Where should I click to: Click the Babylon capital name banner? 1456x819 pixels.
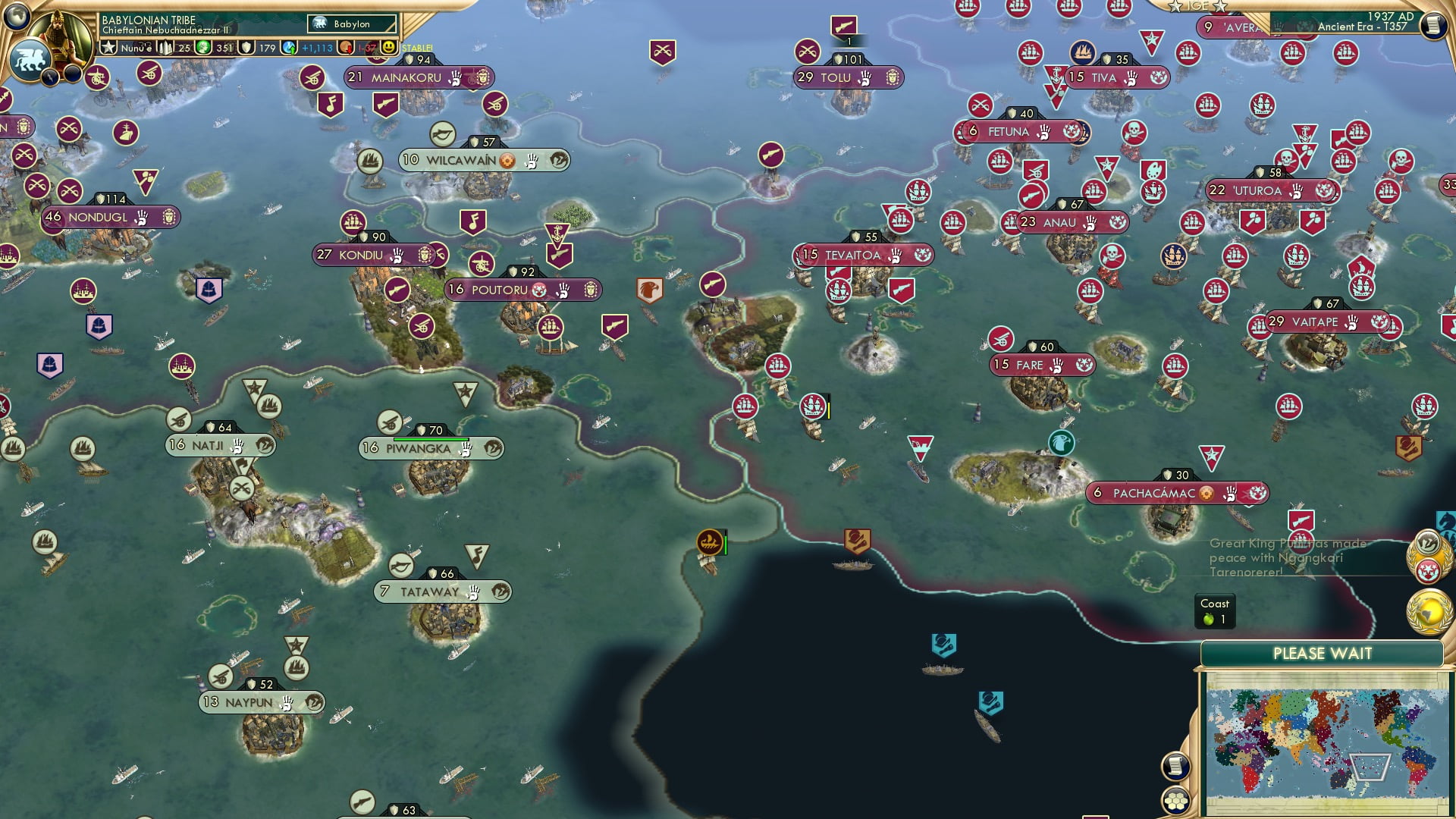(x=350, y=24)
